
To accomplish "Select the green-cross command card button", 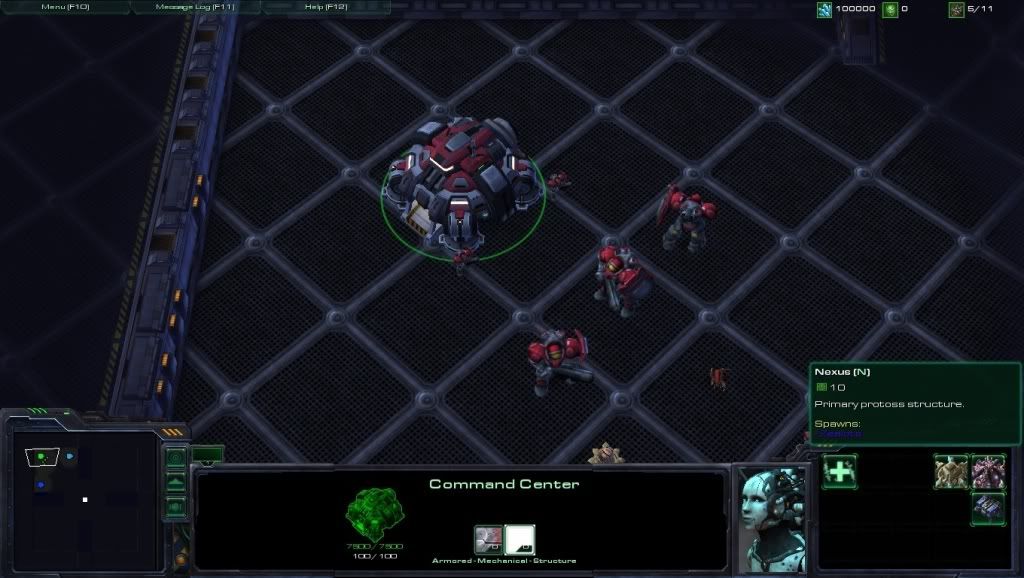I will point(839,472).
